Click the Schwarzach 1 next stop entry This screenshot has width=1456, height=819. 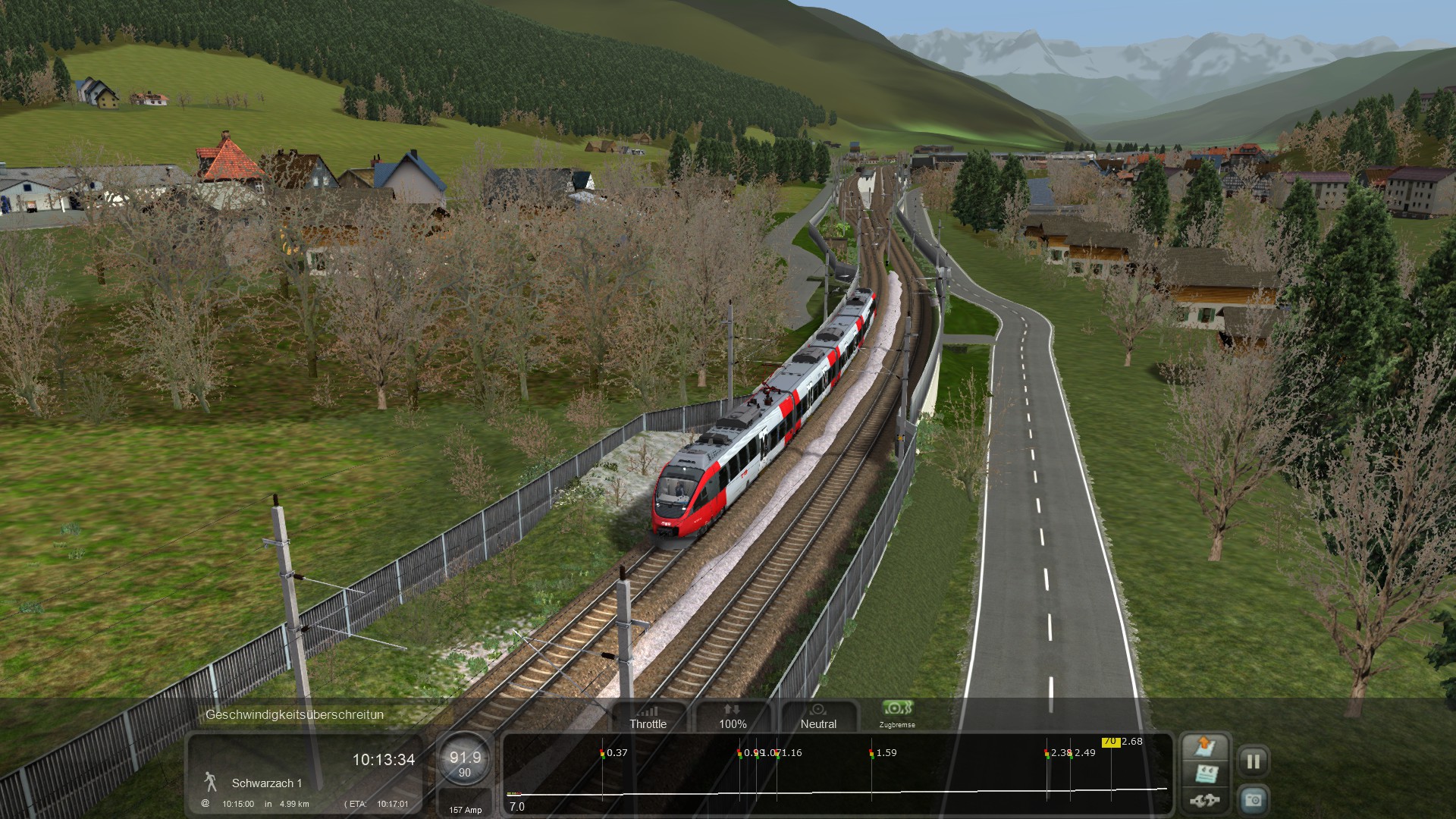(266, 783)
